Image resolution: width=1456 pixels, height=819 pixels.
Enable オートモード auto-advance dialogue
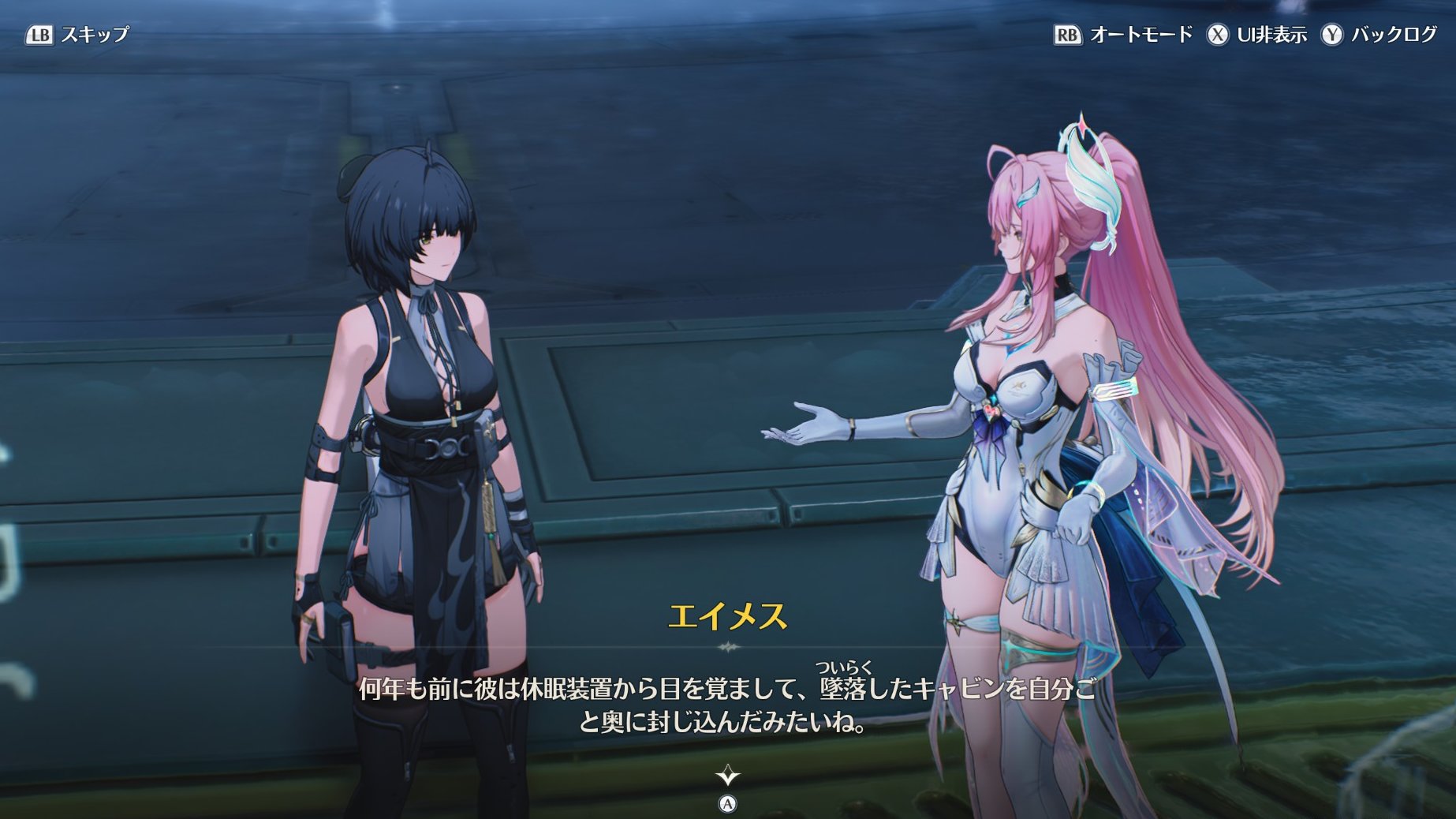[x=1123, y=35]
